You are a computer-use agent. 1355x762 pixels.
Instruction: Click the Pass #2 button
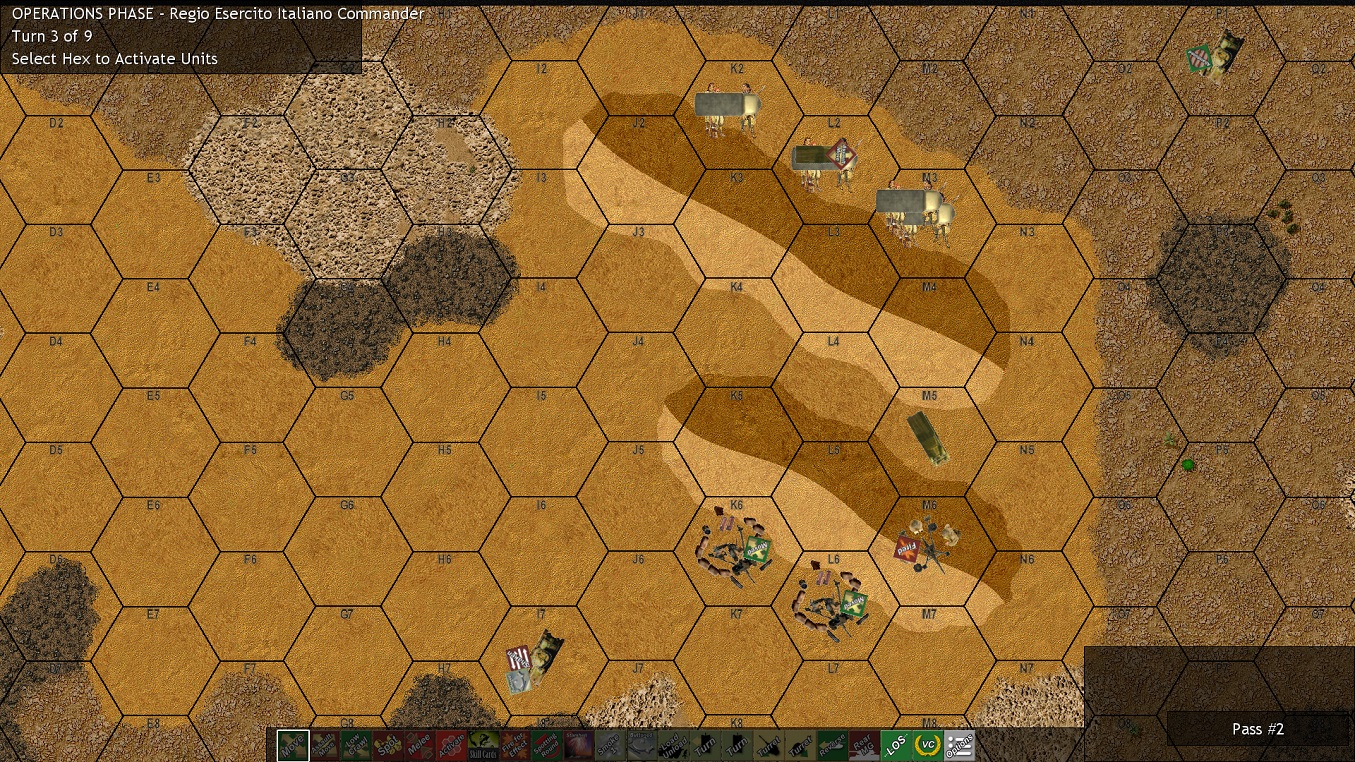point(1257,729)
